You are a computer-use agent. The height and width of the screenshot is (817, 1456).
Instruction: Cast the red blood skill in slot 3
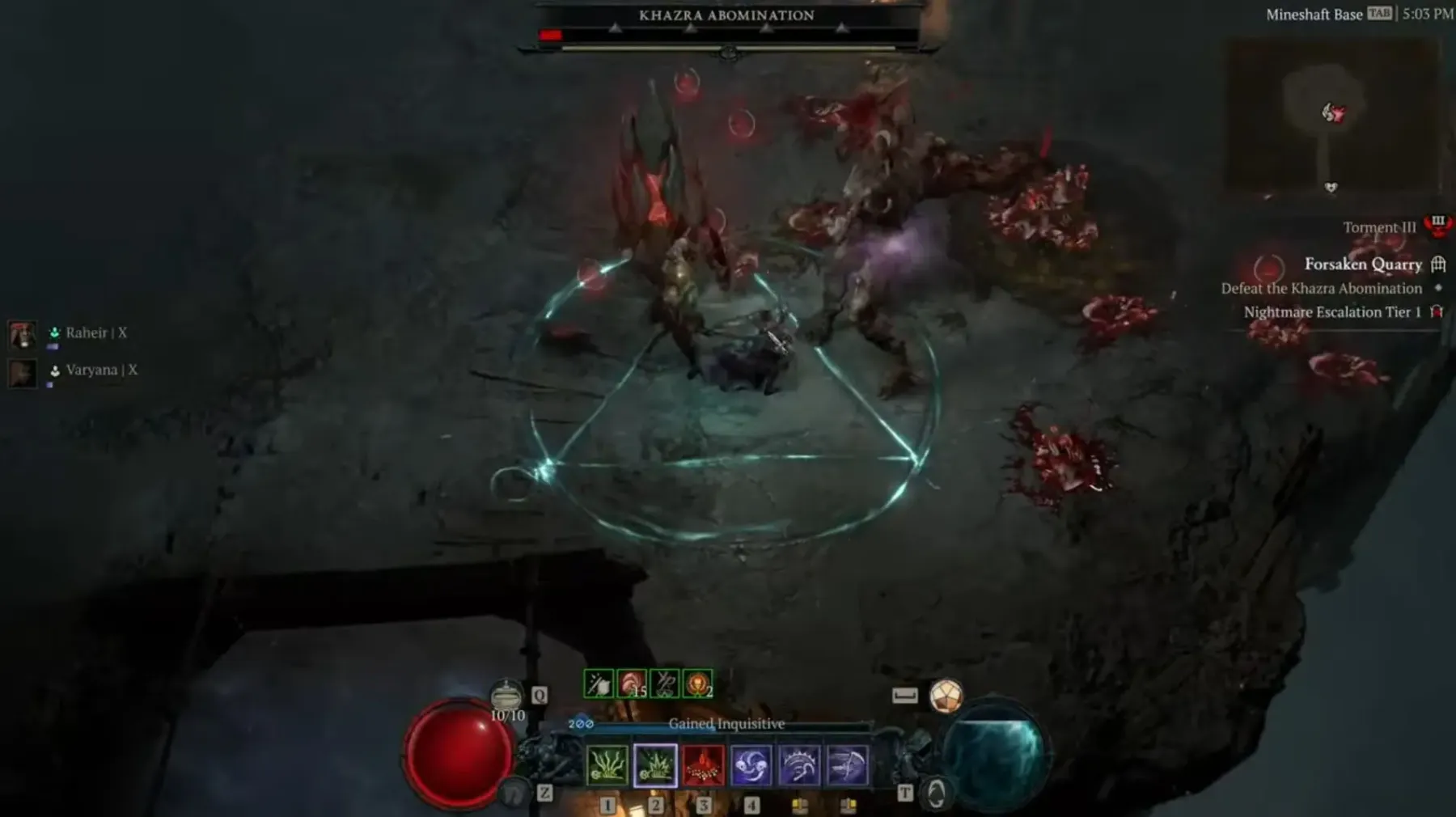click(703, 765)
